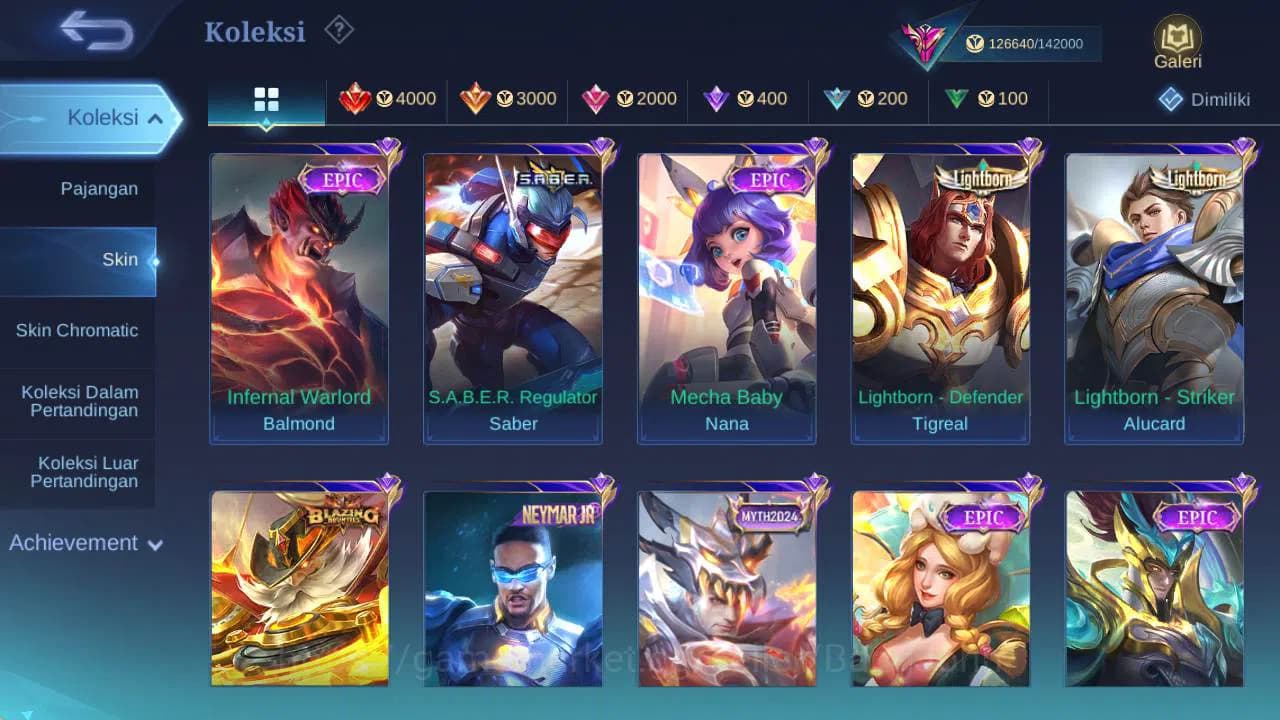Click the pink rank emblem near currency bar
This screenshot has width=1280, height=720.
(x=925, y=40)
